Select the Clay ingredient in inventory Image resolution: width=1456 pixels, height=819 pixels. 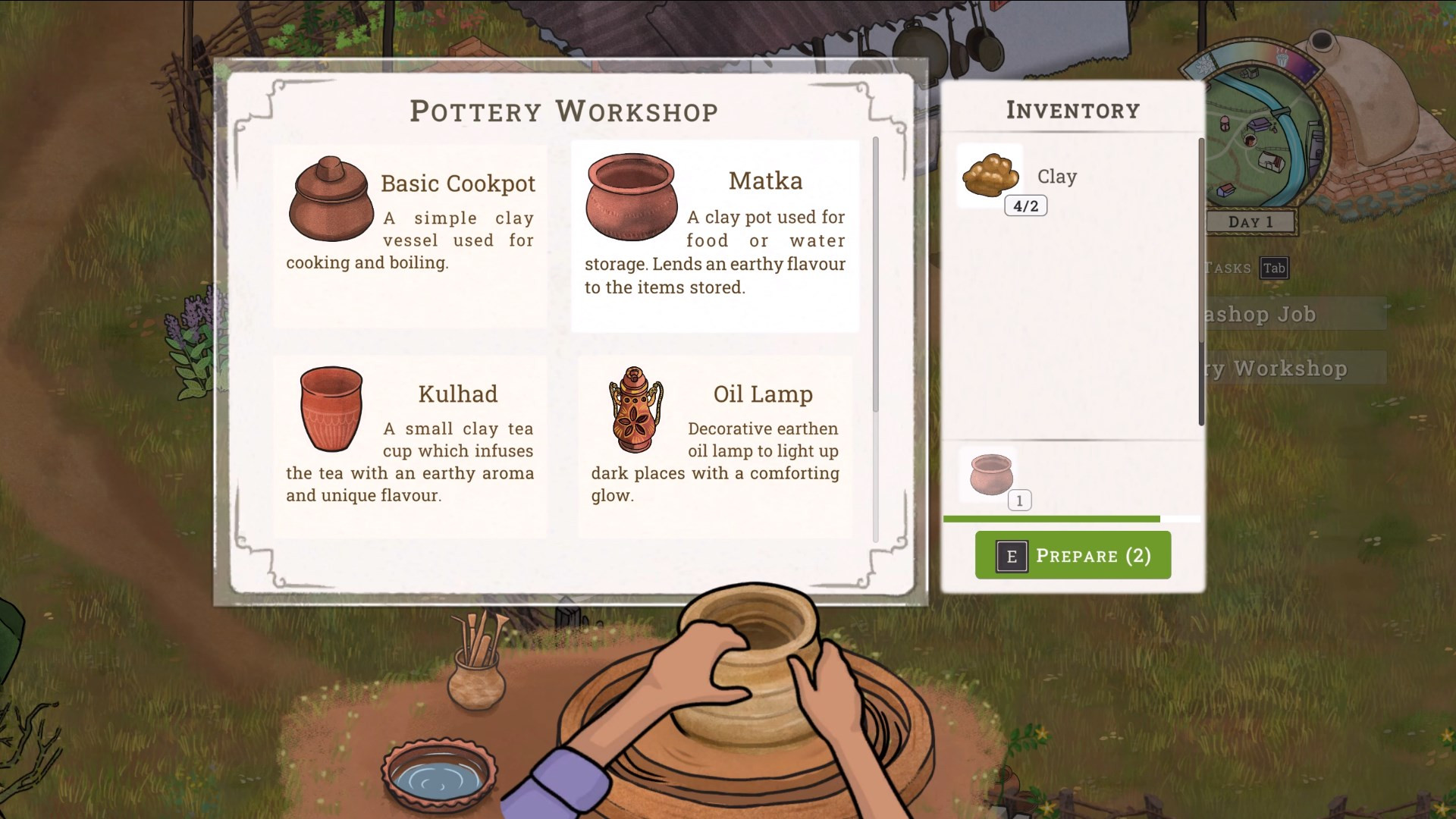990,176
